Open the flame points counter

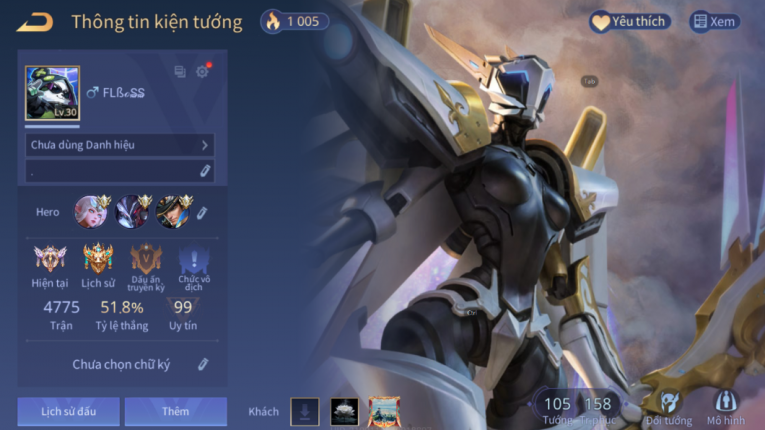coord(291,21)
